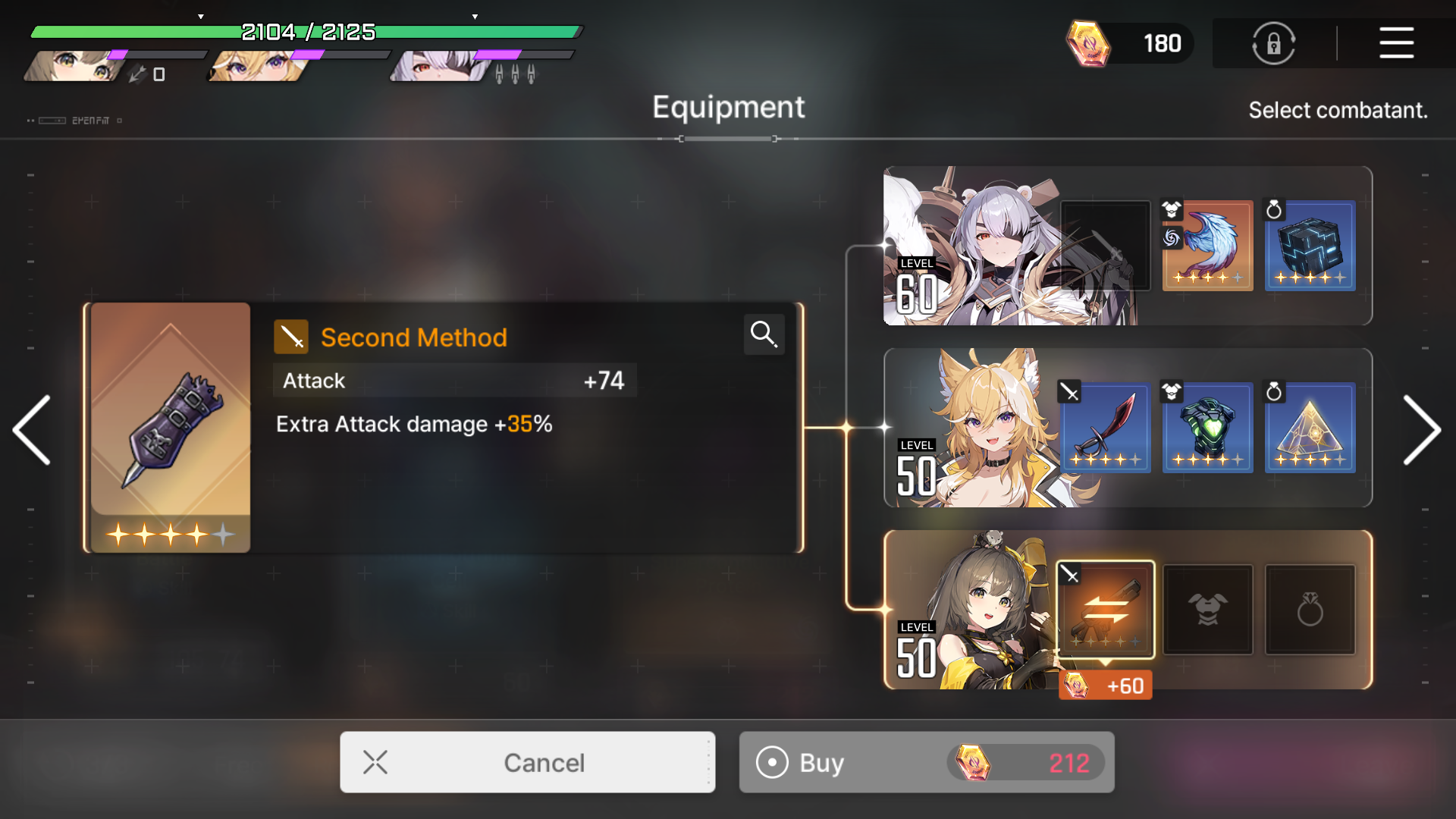The image size is (1456, 819).
Task: Select the empty ring slot on bottom character
Action: click(1310, 610)
